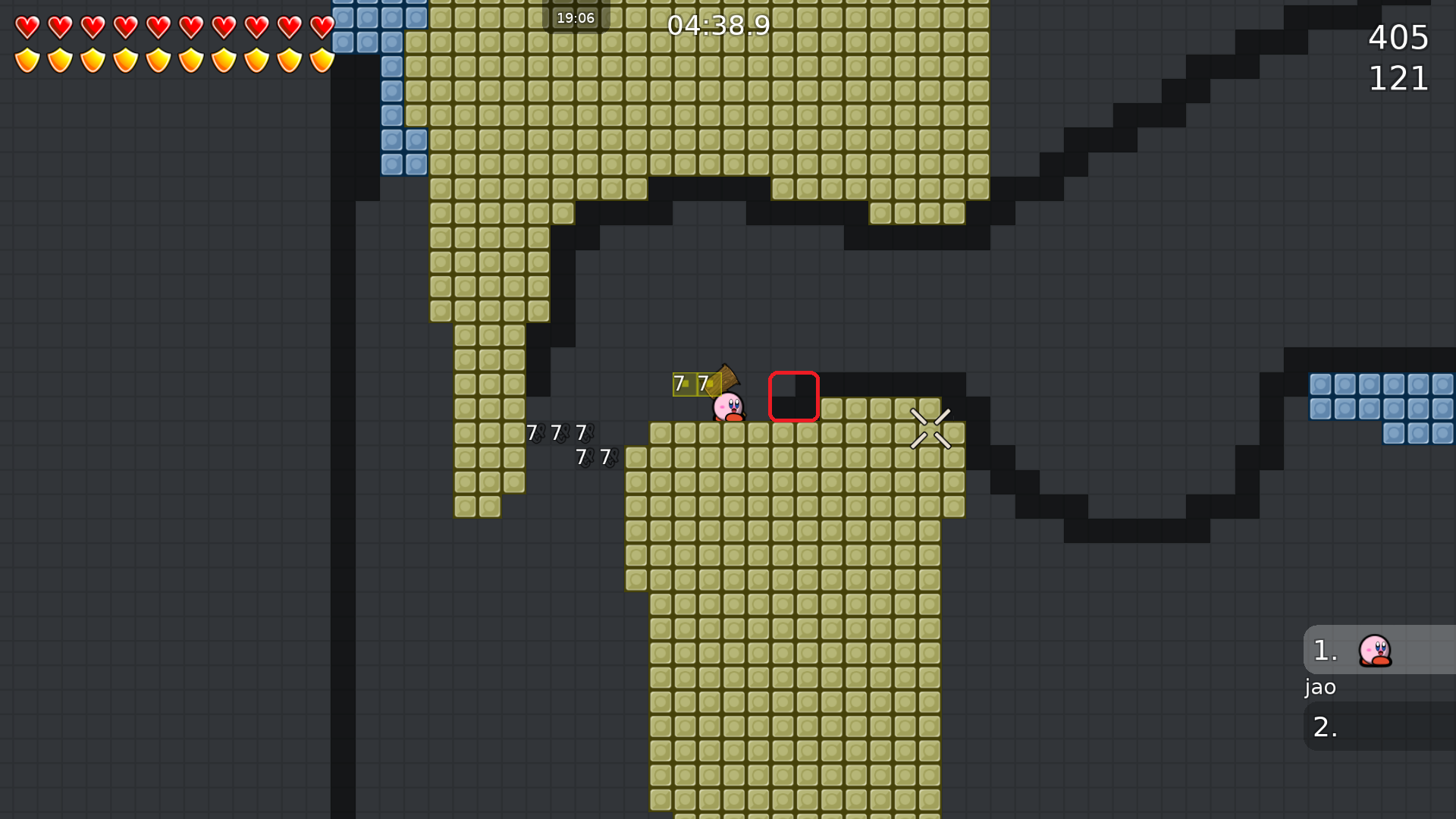Select the Kirby character in the level

coord(726,406)
